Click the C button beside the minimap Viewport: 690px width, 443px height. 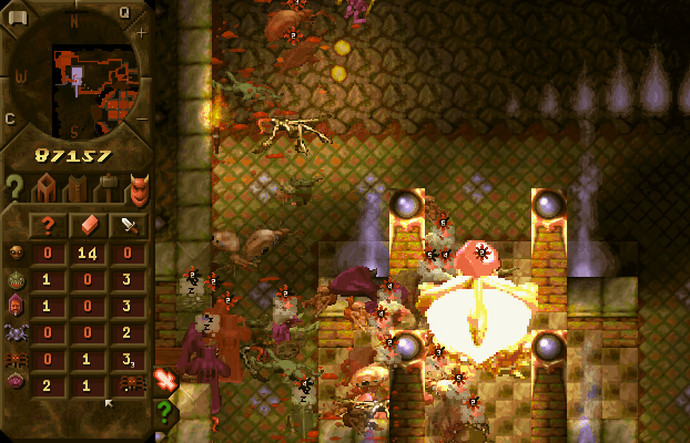tap(10, 118)
